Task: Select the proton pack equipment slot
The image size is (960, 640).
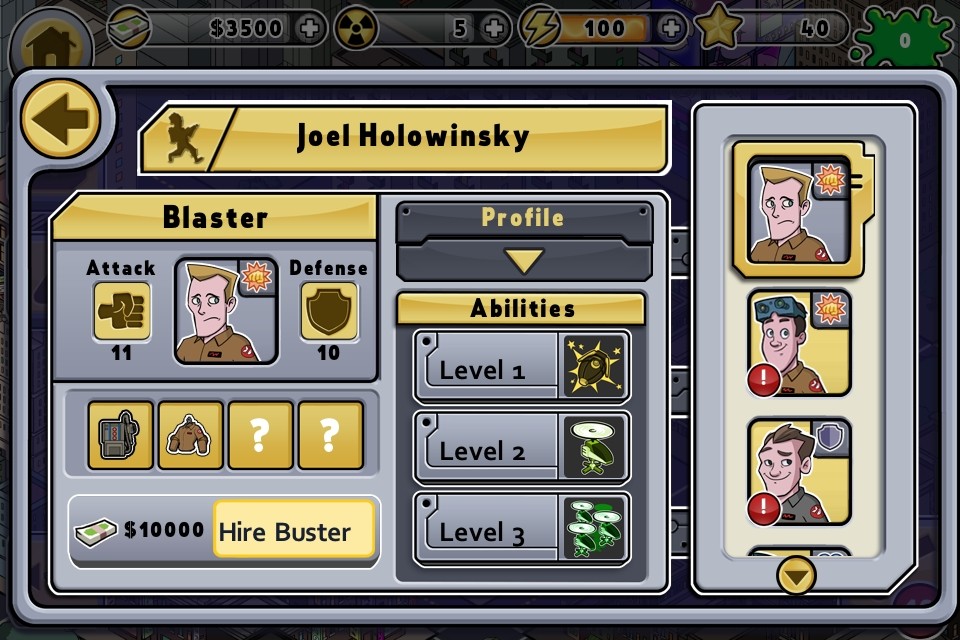Action: 120,436
